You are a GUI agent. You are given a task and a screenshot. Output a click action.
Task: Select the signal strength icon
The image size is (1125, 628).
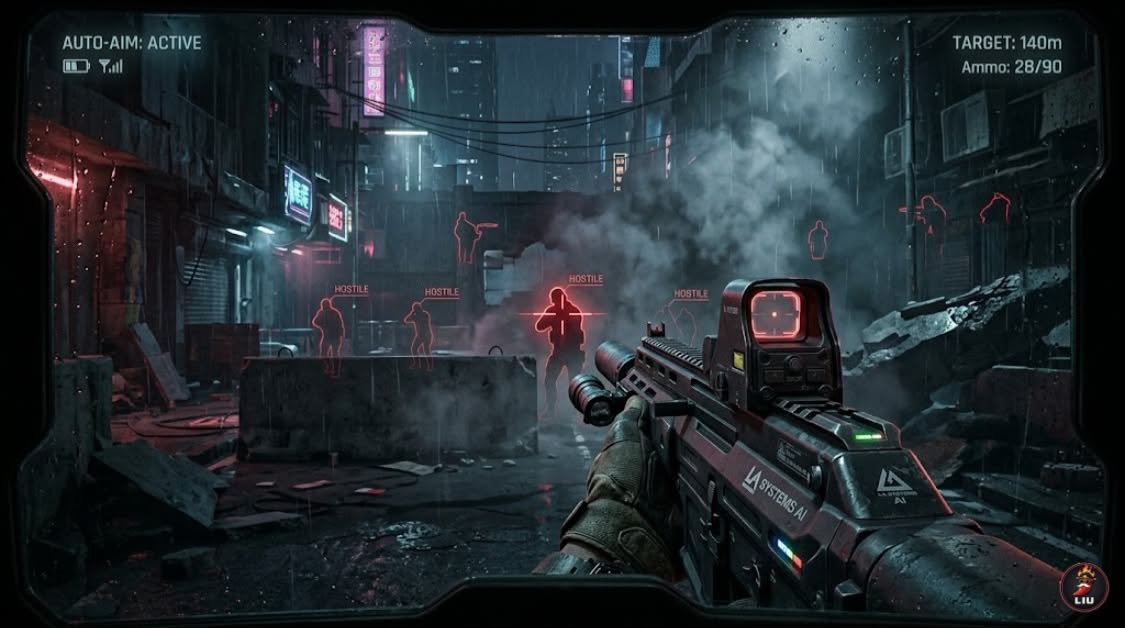pos(110,66)
